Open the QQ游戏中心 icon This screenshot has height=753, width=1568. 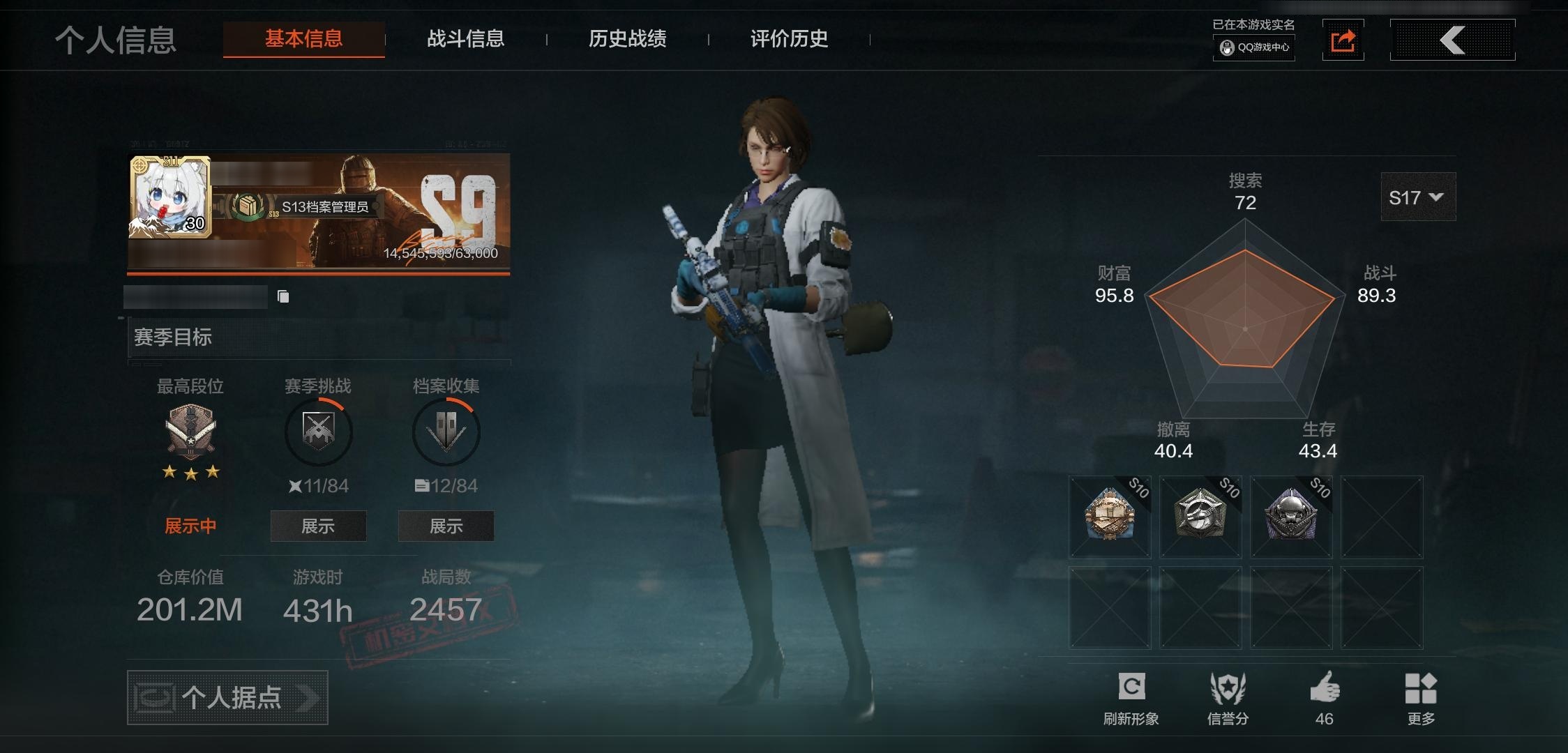click(1253, 50)
